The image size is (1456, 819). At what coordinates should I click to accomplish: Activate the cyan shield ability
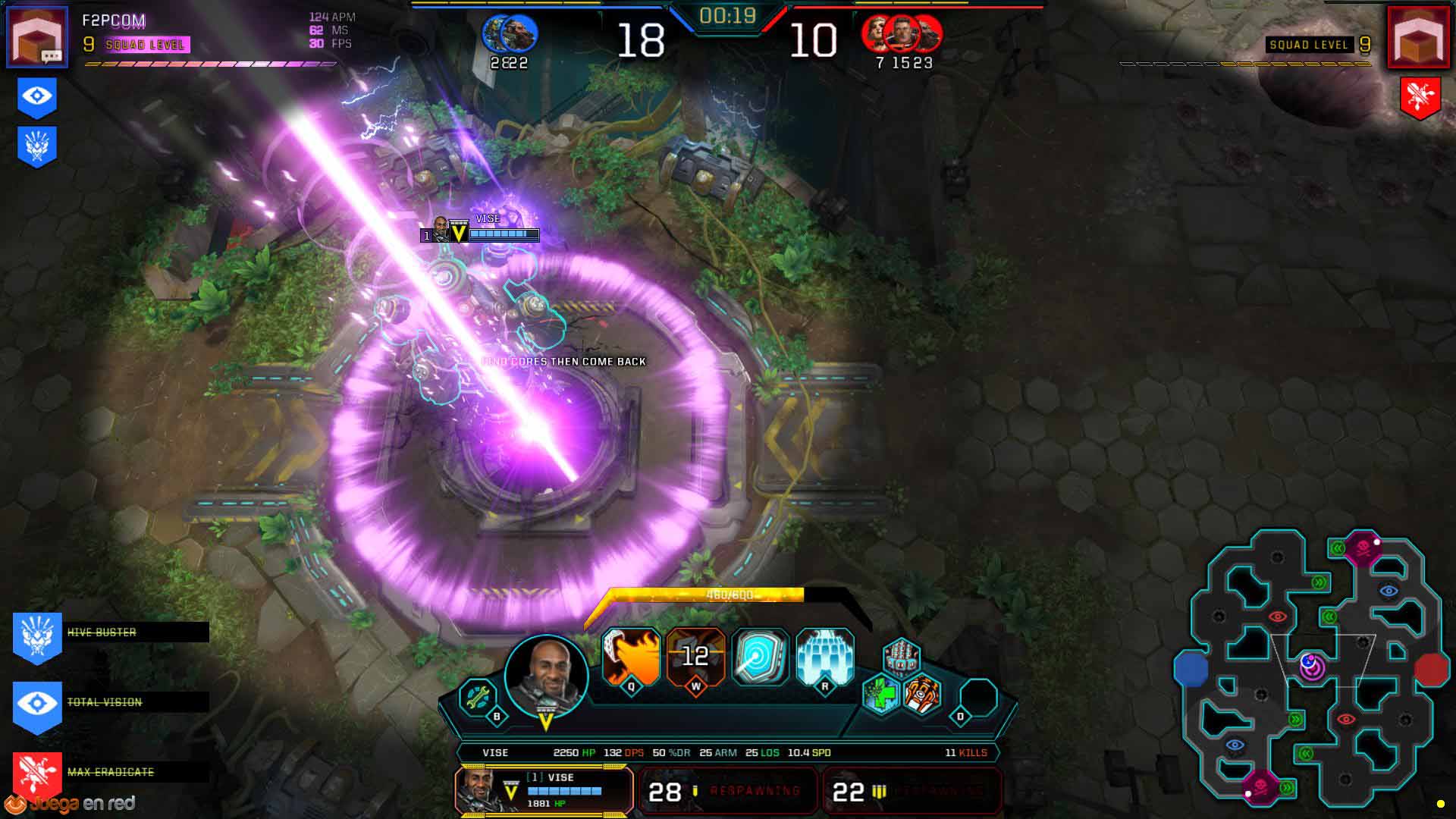761,657
